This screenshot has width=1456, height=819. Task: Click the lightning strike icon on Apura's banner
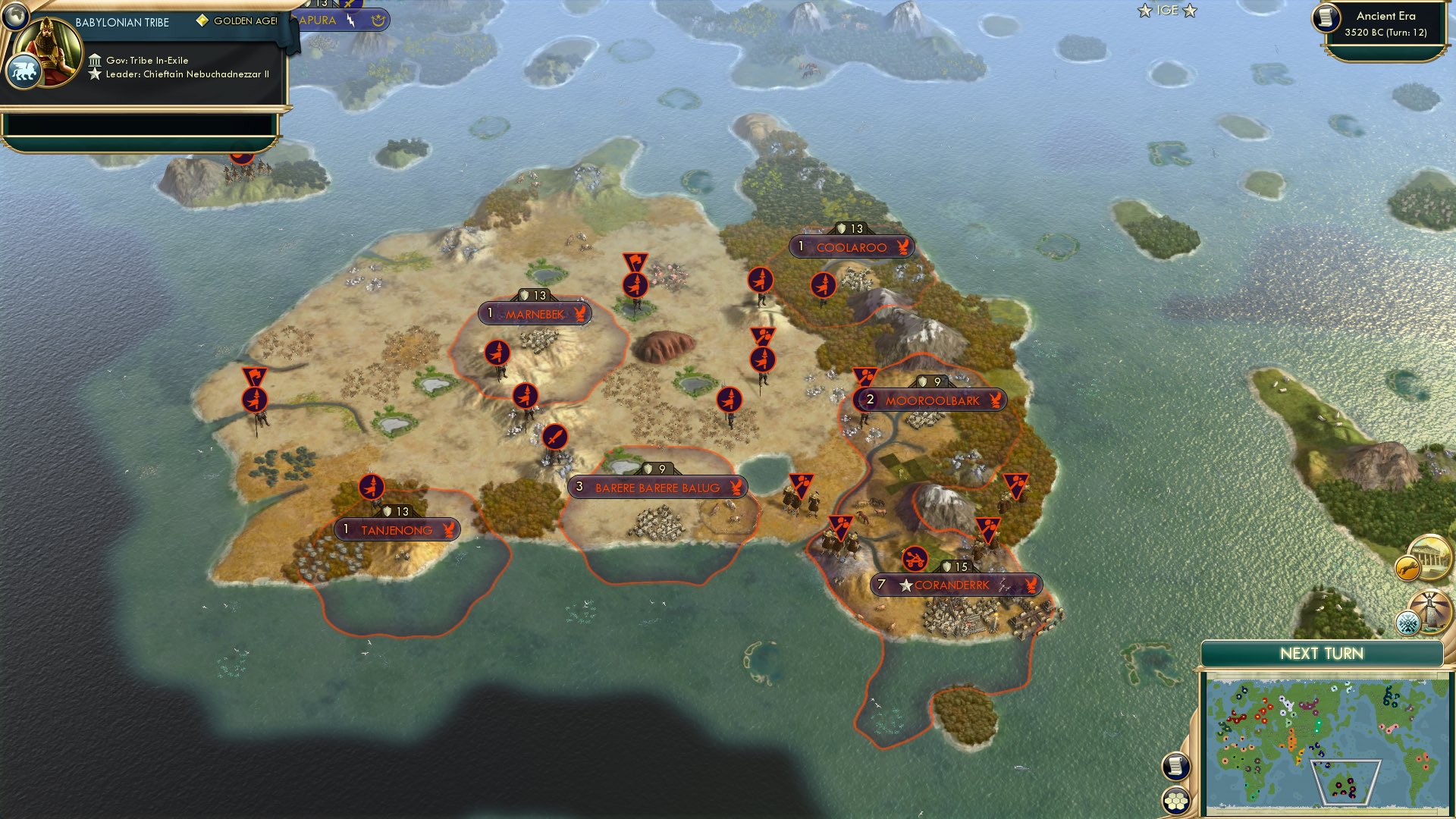click(x=350, y=21)
